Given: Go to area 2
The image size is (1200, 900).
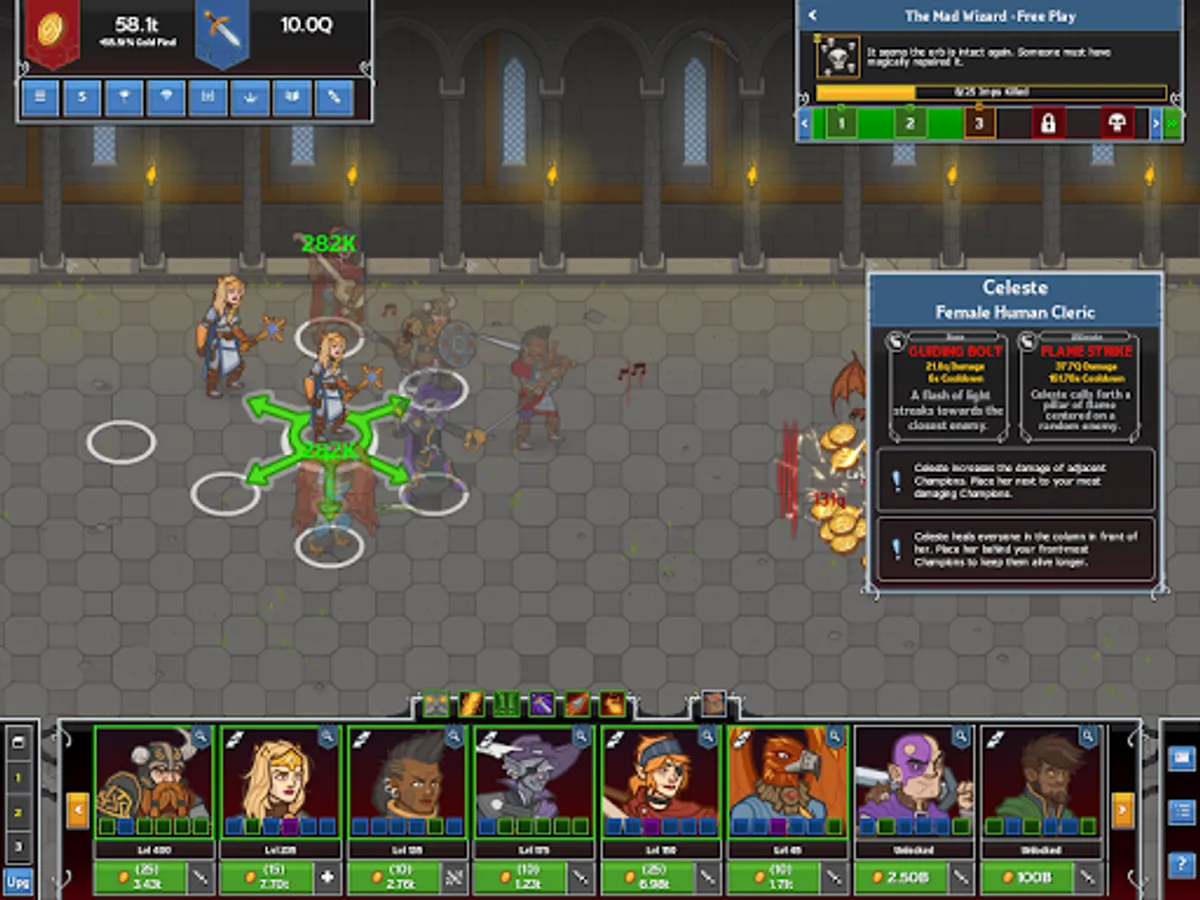Looking at the screenshot, I should point(910,123).
